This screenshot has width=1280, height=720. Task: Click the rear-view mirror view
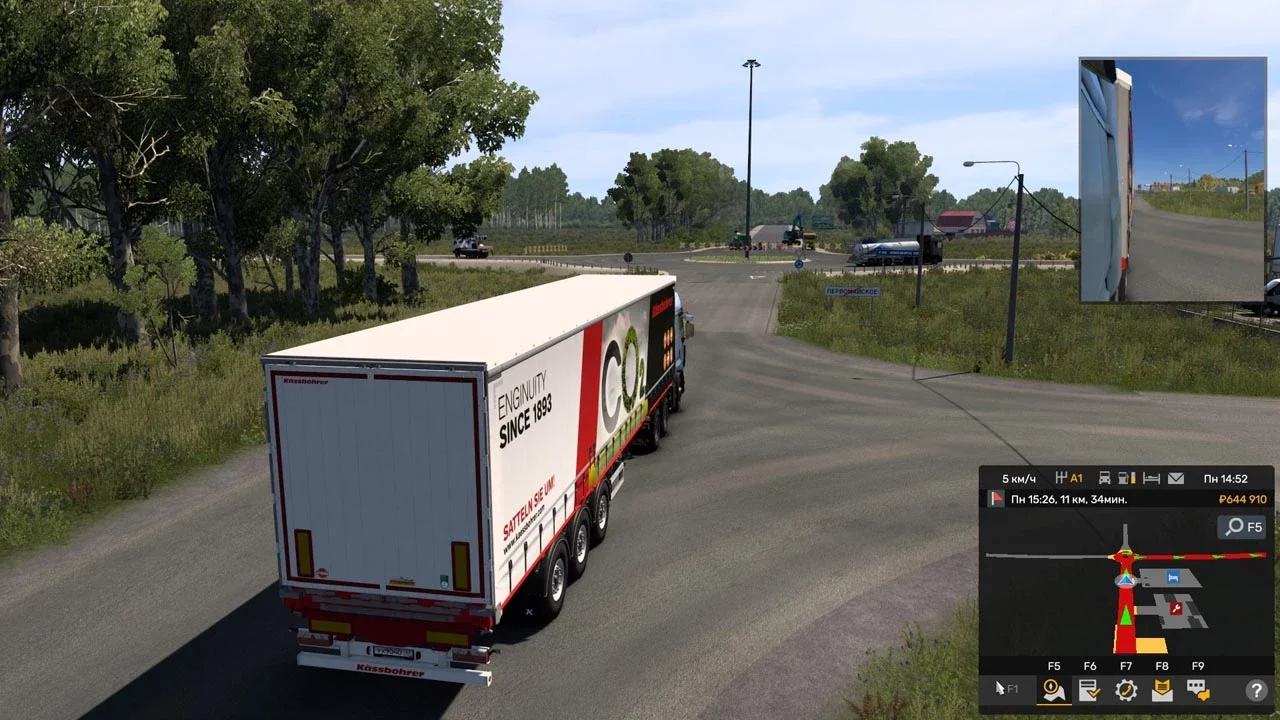[x=1175, y=180]
